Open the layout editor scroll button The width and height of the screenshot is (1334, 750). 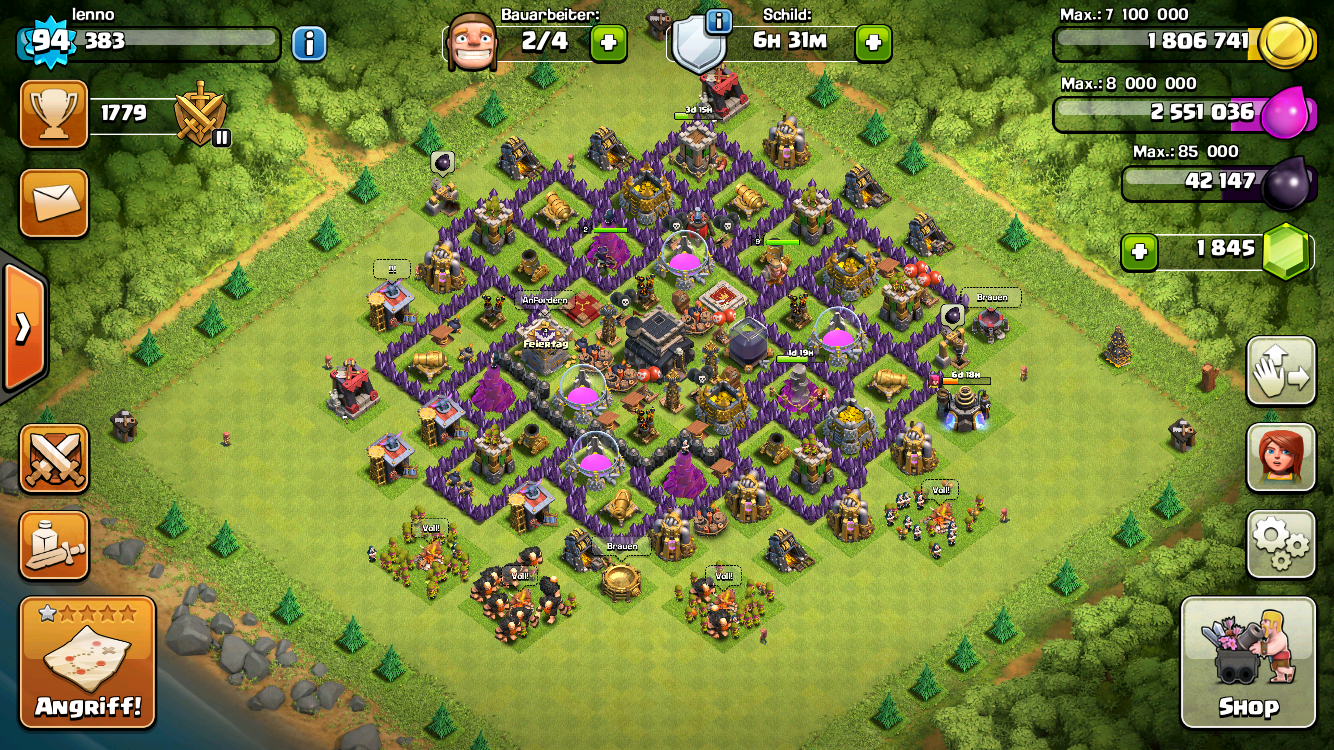coord(55,545)
